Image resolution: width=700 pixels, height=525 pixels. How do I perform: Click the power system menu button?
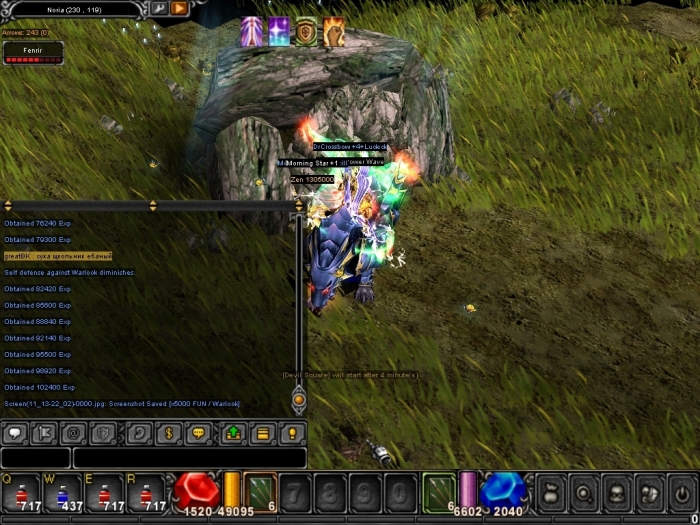[x=682, y=492]
